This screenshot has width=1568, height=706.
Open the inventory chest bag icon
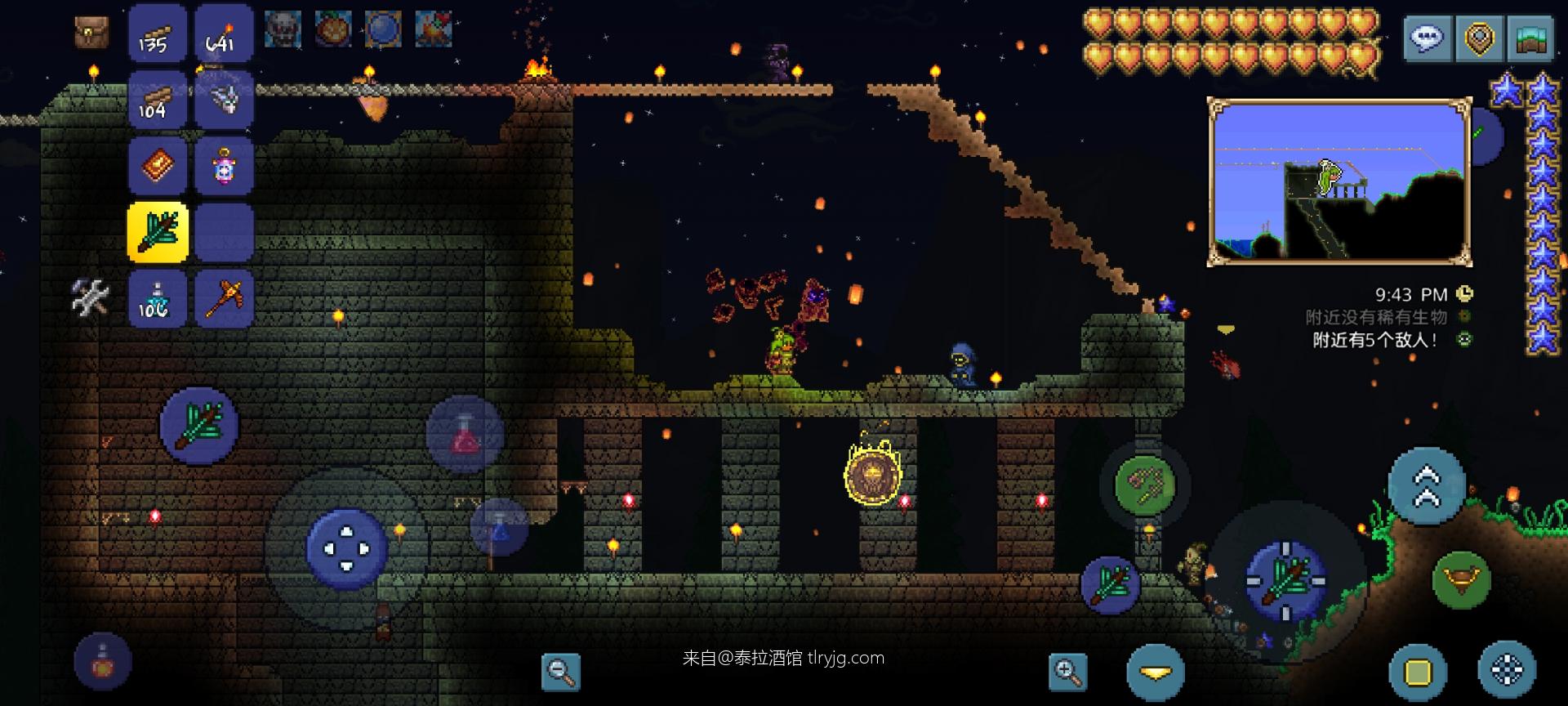91,33
